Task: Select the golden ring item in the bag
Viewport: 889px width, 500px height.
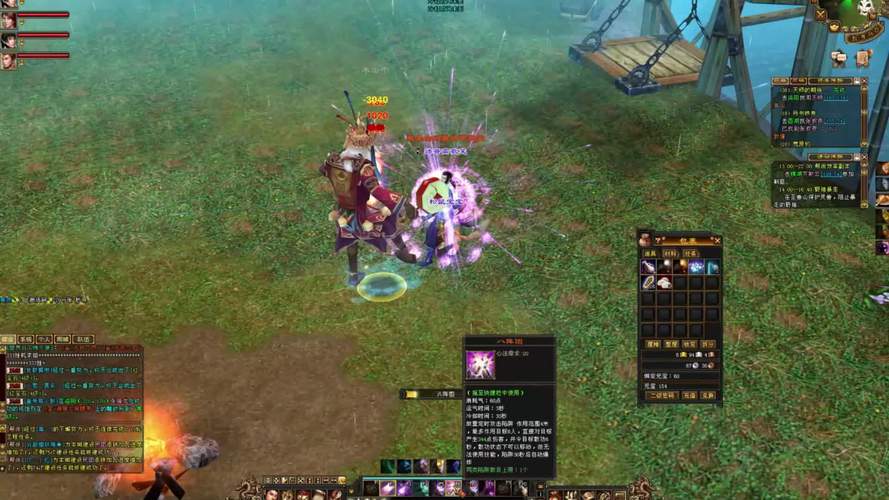Action: point(648,282)
